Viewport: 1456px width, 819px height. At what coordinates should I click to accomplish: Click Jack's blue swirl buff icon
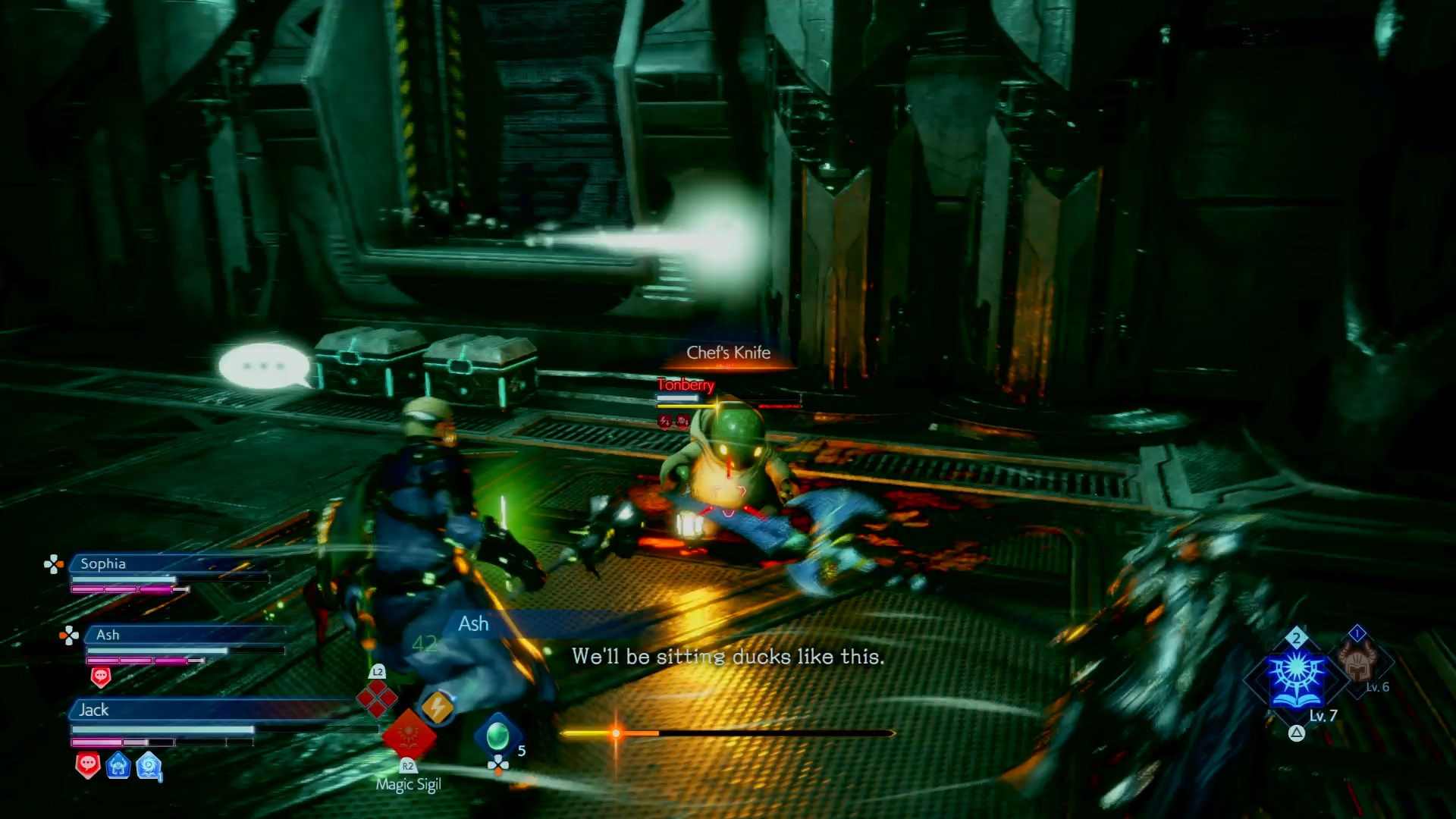149,766
